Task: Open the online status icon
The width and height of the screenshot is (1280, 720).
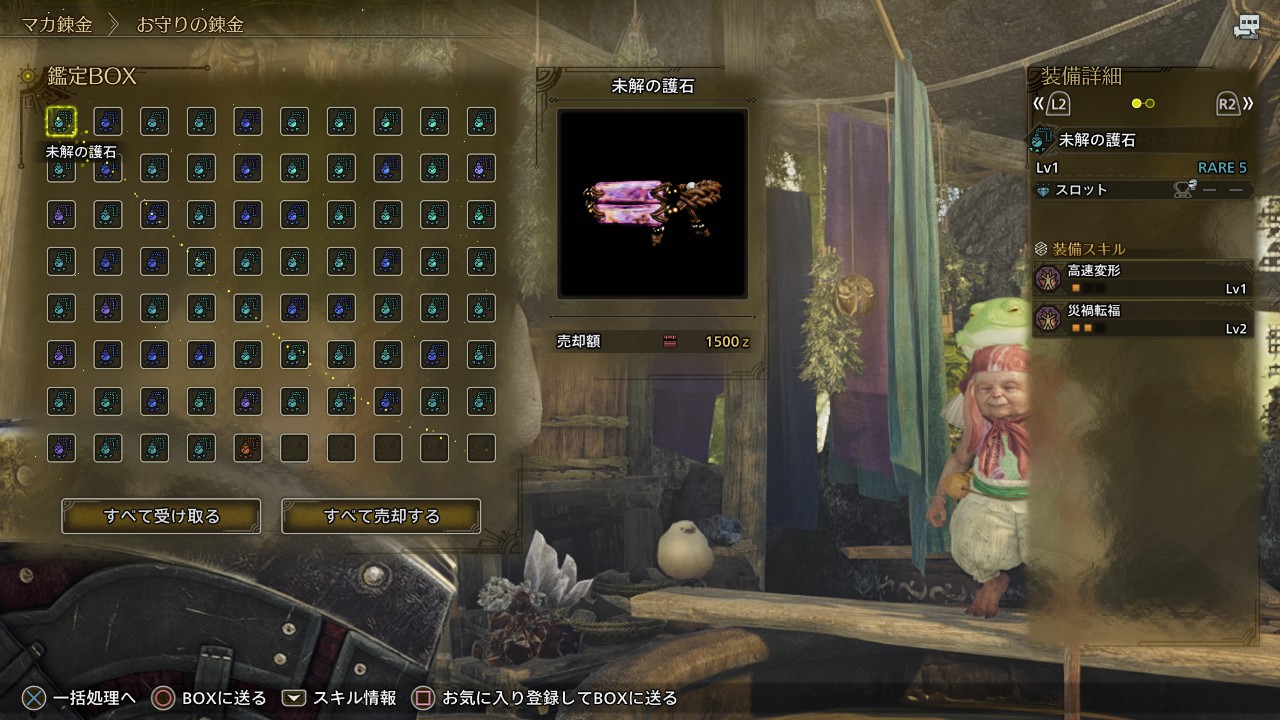Action: click(x=1246, y=27)
